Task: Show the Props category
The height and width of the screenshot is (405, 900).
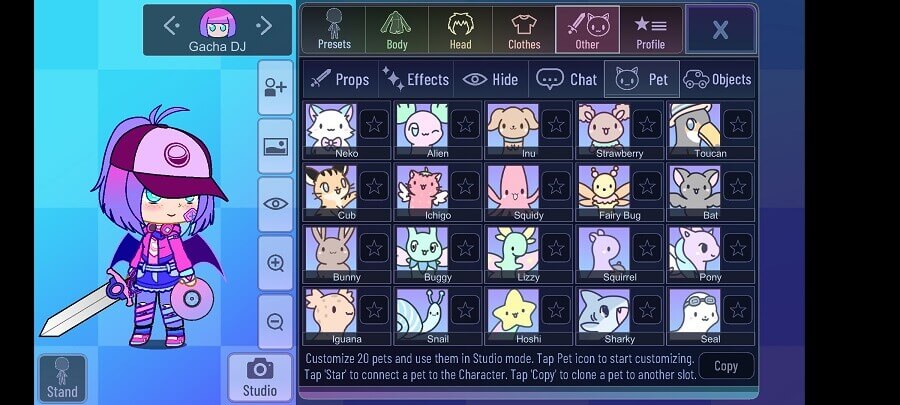Action: [339, 79]
